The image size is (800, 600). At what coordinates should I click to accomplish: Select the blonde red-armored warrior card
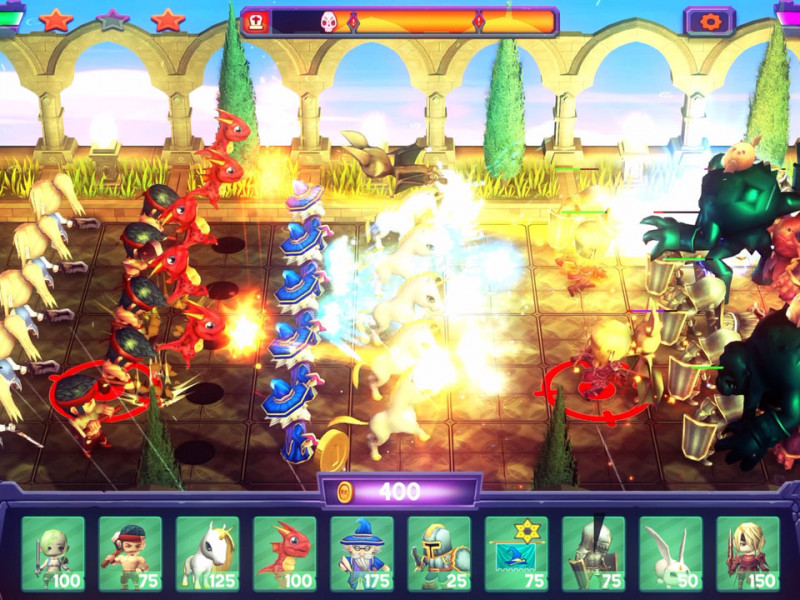[747, 553]
